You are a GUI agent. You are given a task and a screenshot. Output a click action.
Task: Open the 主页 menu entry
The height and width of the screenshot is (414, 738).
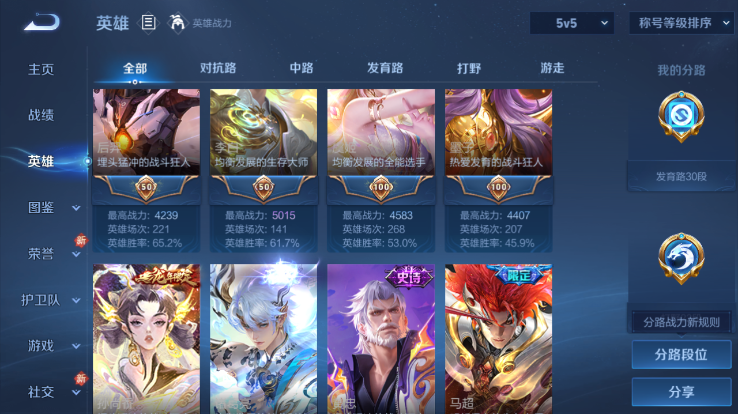(41, 70)
